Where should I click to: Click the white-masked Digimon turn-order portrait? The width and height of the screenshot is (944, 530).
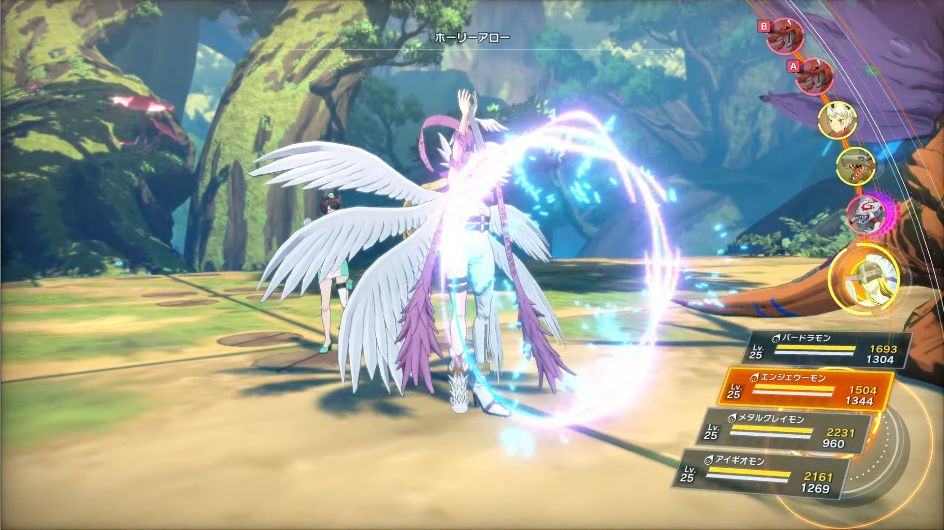pos(864,212)
